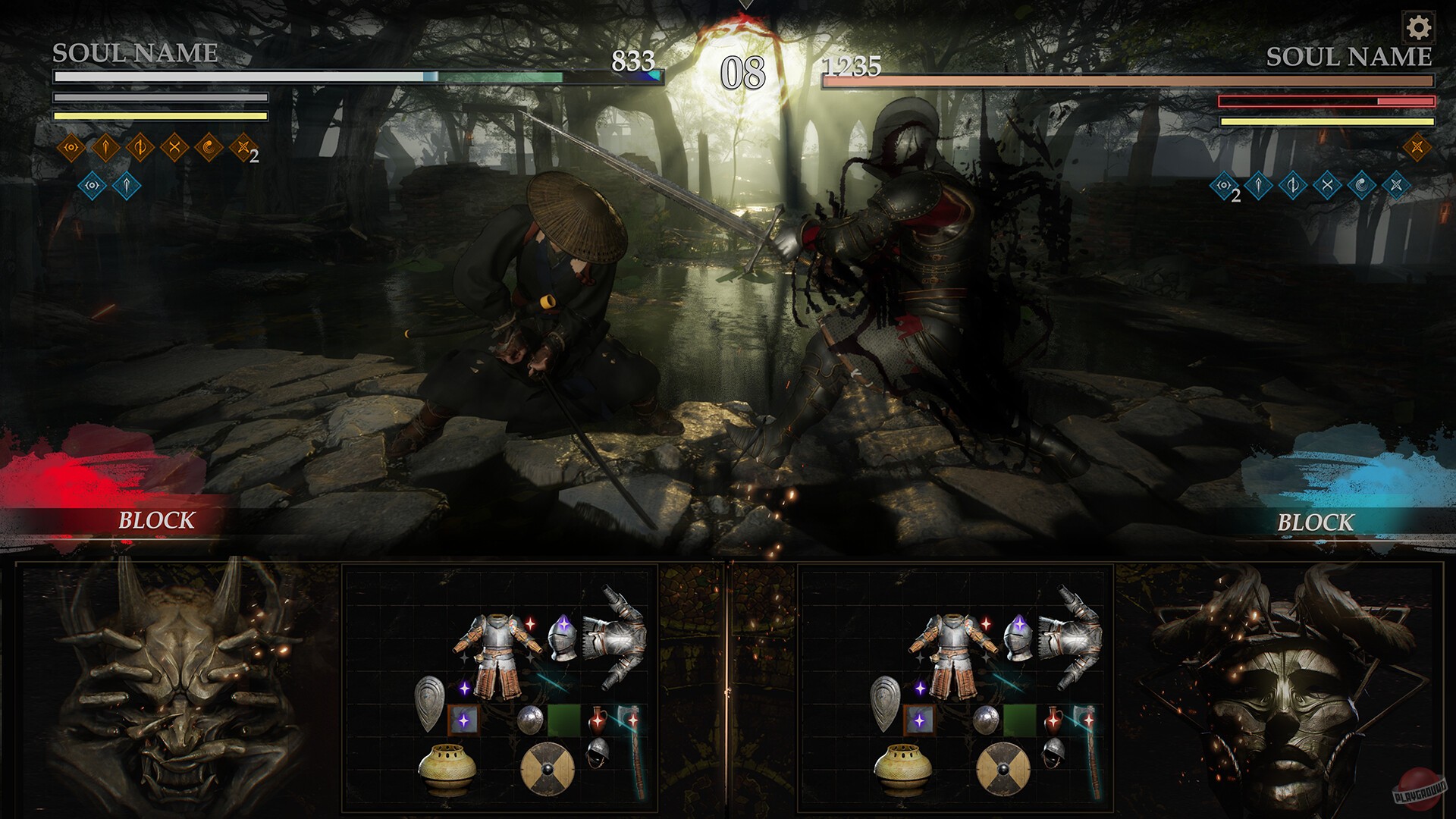Open the round countdown timer display 08

point(744,72)
